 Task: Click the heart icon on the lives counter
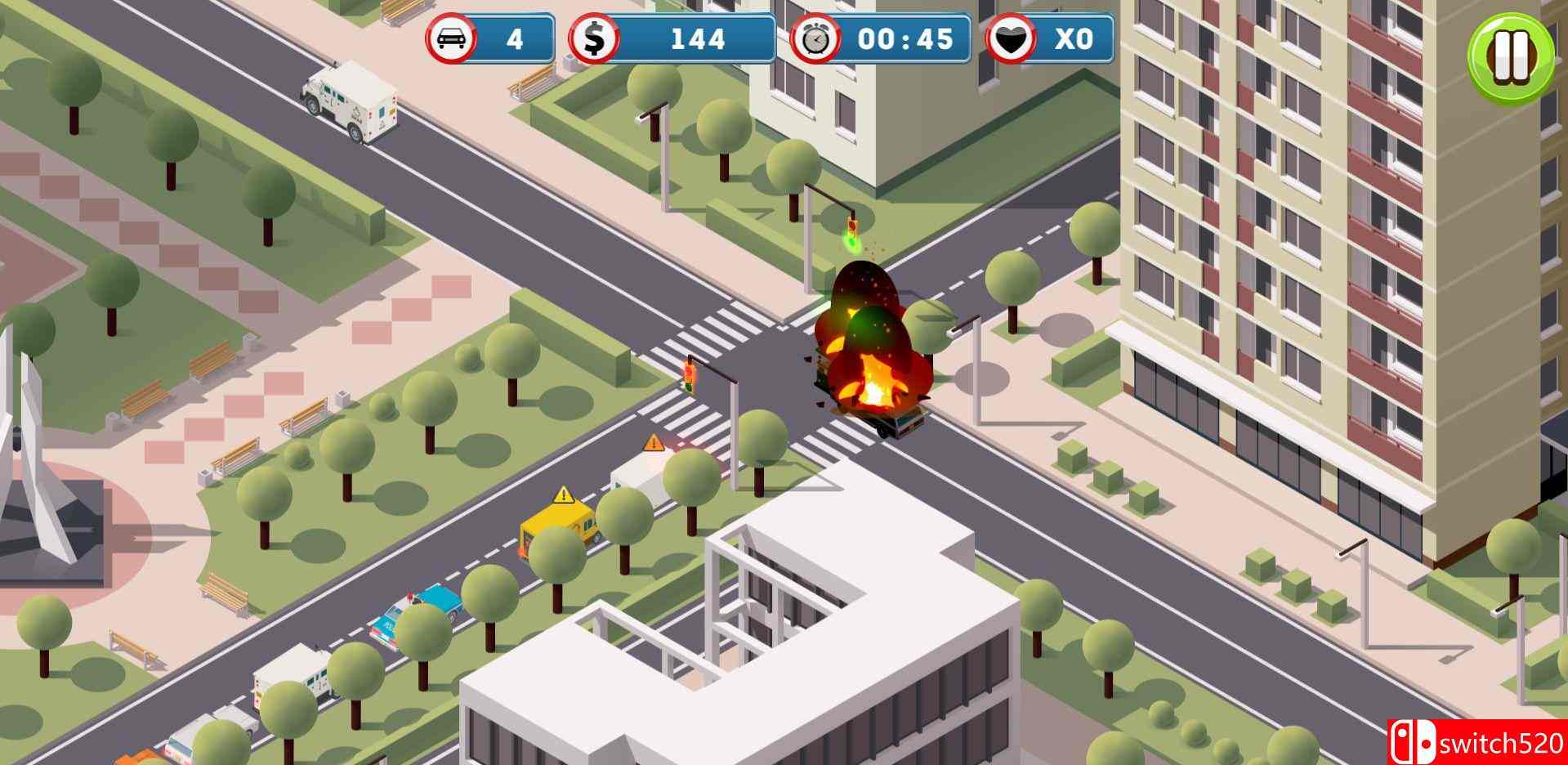[x=1013, y=38]
